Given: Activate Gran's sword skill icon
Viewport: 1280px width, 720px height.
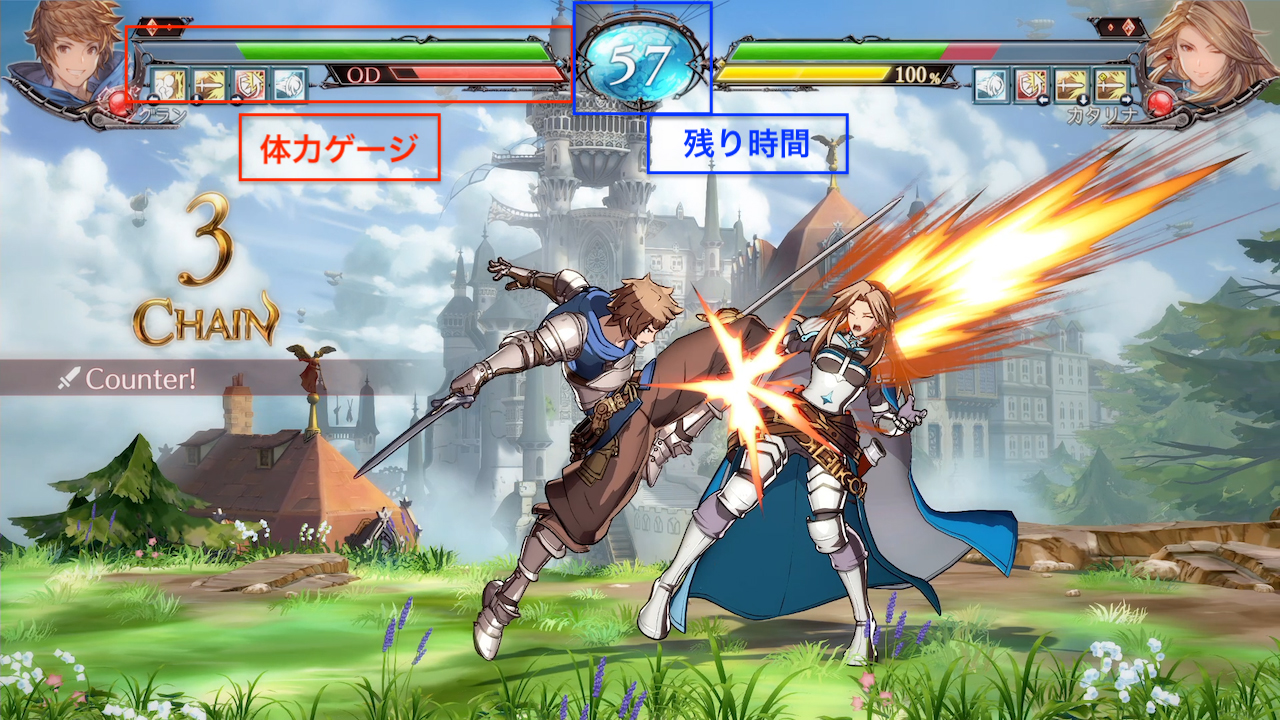Looking at the screenshot, I should 209,84.
